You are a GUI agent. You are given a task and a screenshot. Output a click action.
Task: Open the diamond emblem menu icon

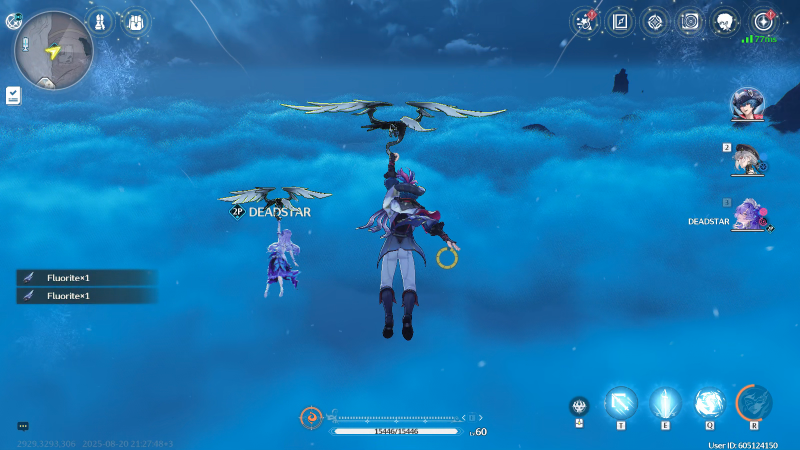tap(655, 21)
